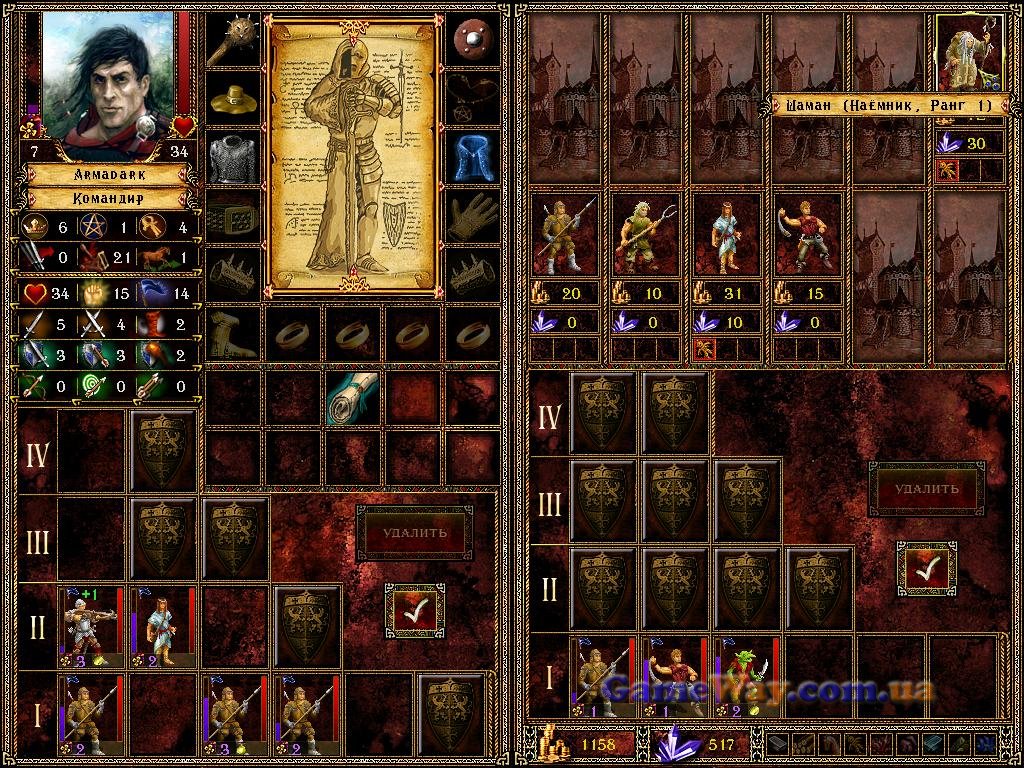Pick the rolled scroll in the inventory

tap(353, 397)
